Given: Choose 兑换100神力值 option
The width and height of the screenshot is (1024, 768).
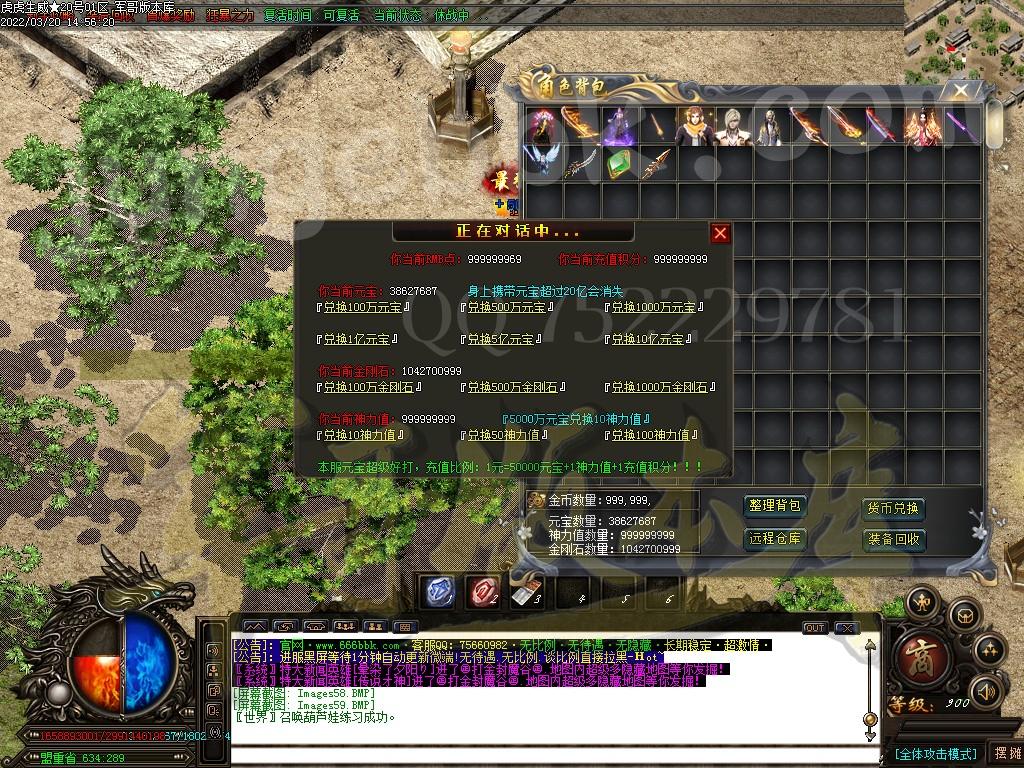Looking at the screenshot, I should pos(653,436).
